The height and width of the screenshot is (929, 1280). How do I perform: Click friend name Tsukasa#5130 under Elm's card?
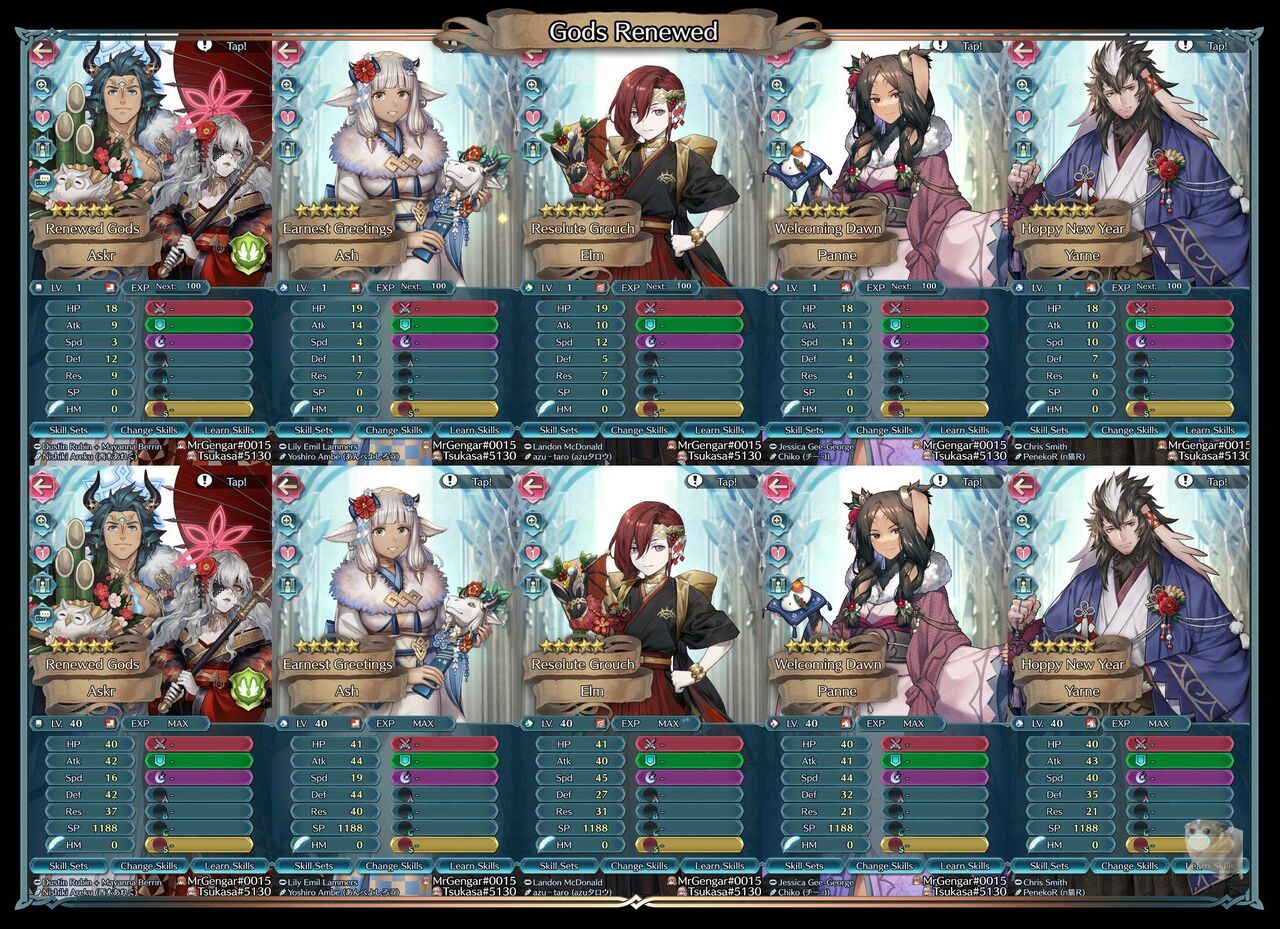point(726,455)
